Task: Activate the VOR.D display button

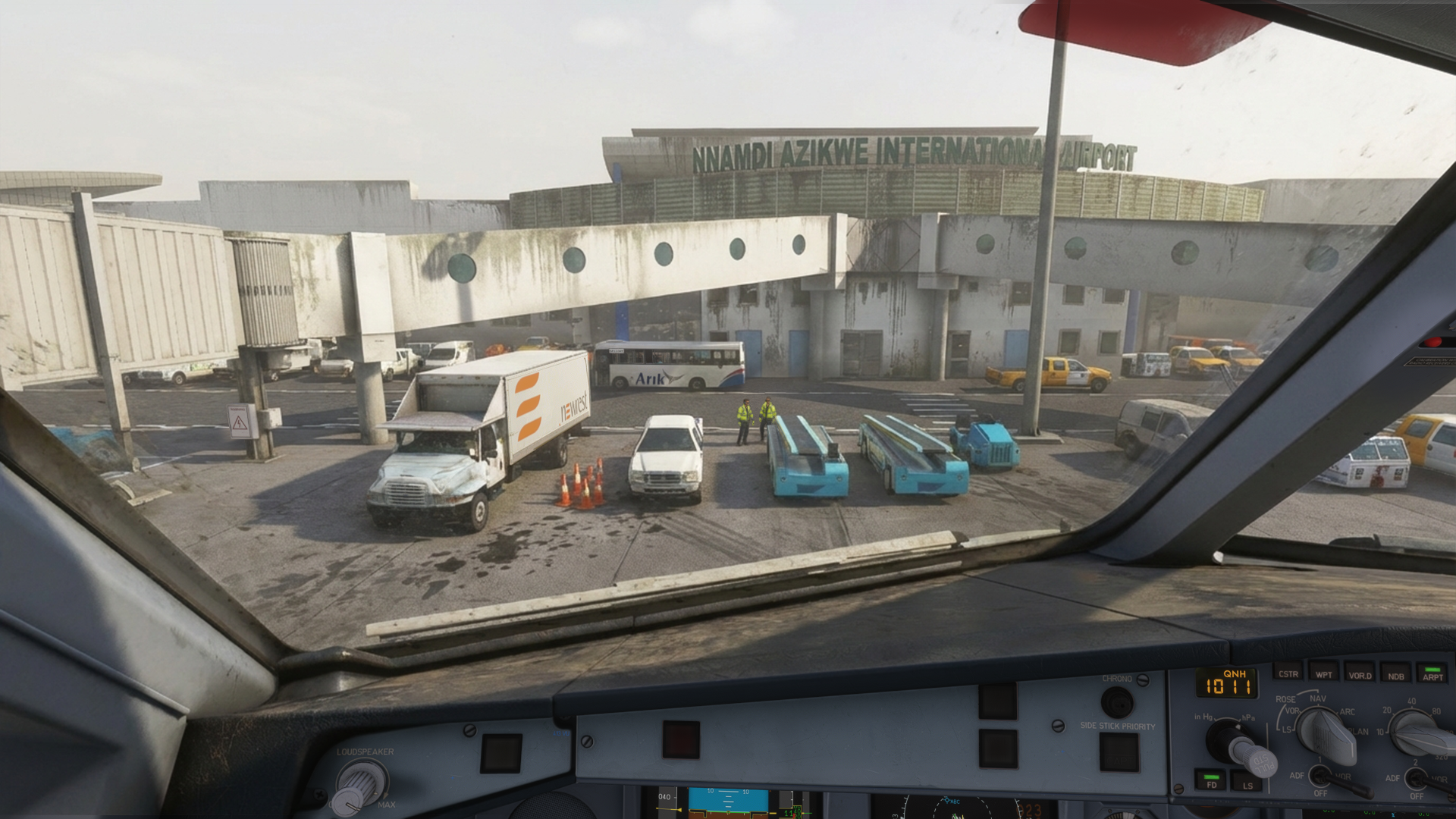Action: [x=1359, y=674]
